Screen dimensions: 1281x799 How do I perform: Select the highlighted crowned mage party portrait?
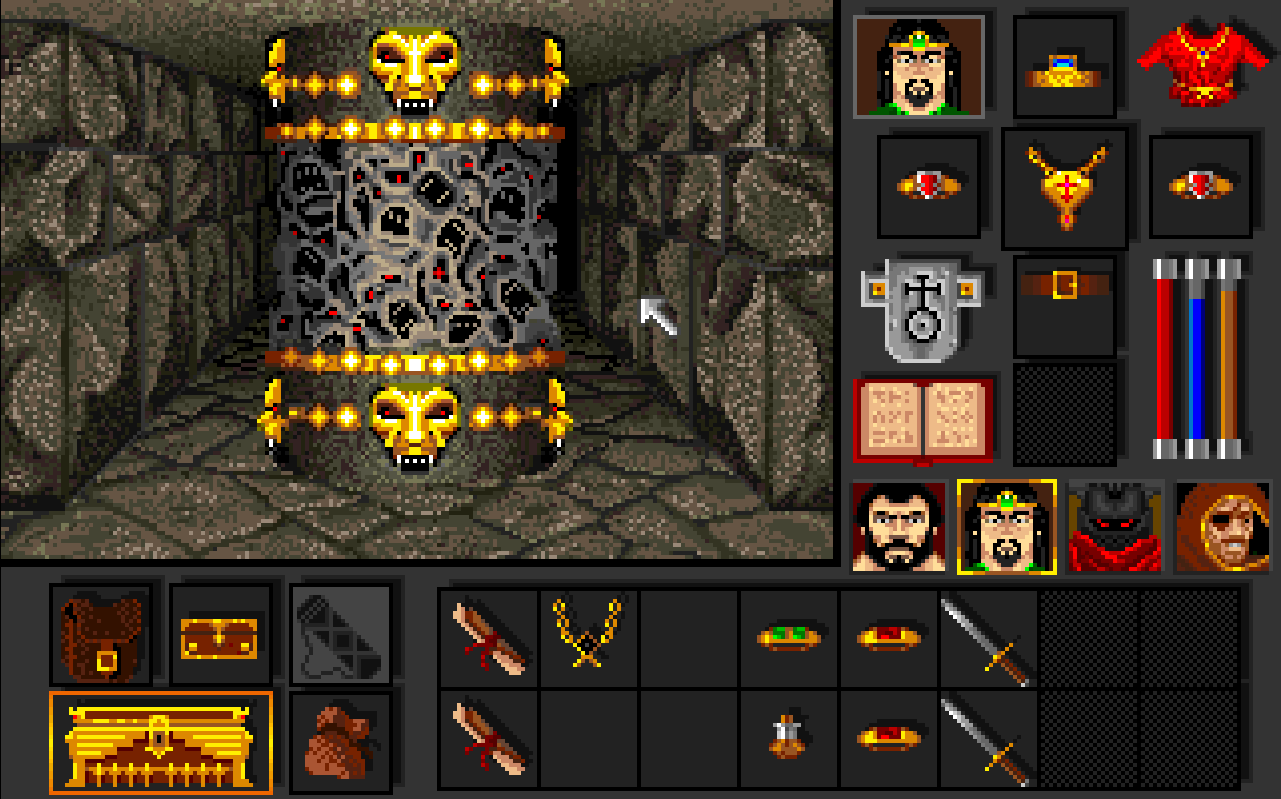pyautogui.click(x=1007, y=528)
